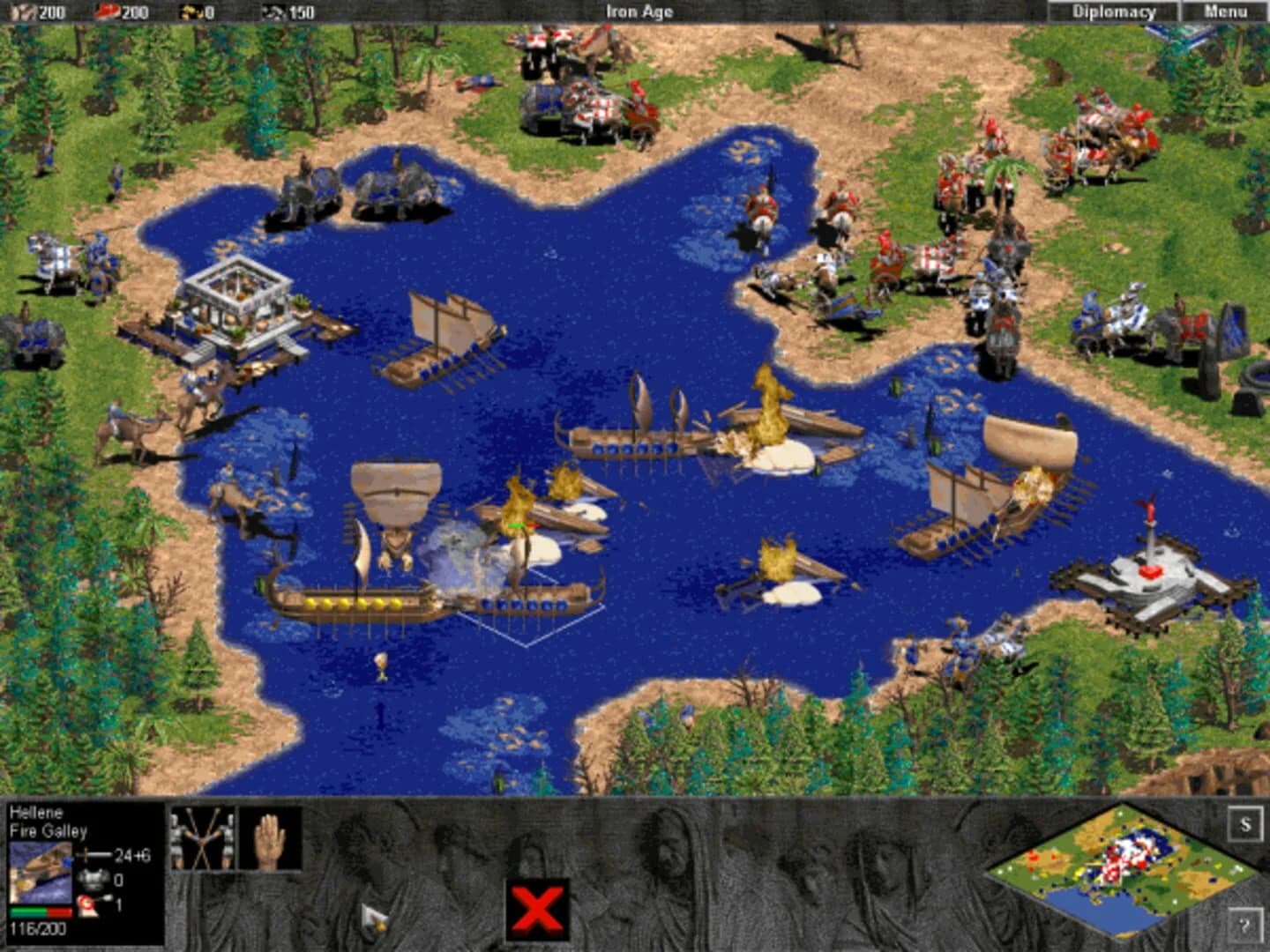The width and height of the screenshot is (1270, 952).
Task: Open the game Menu
Action: pos(1220,11)
